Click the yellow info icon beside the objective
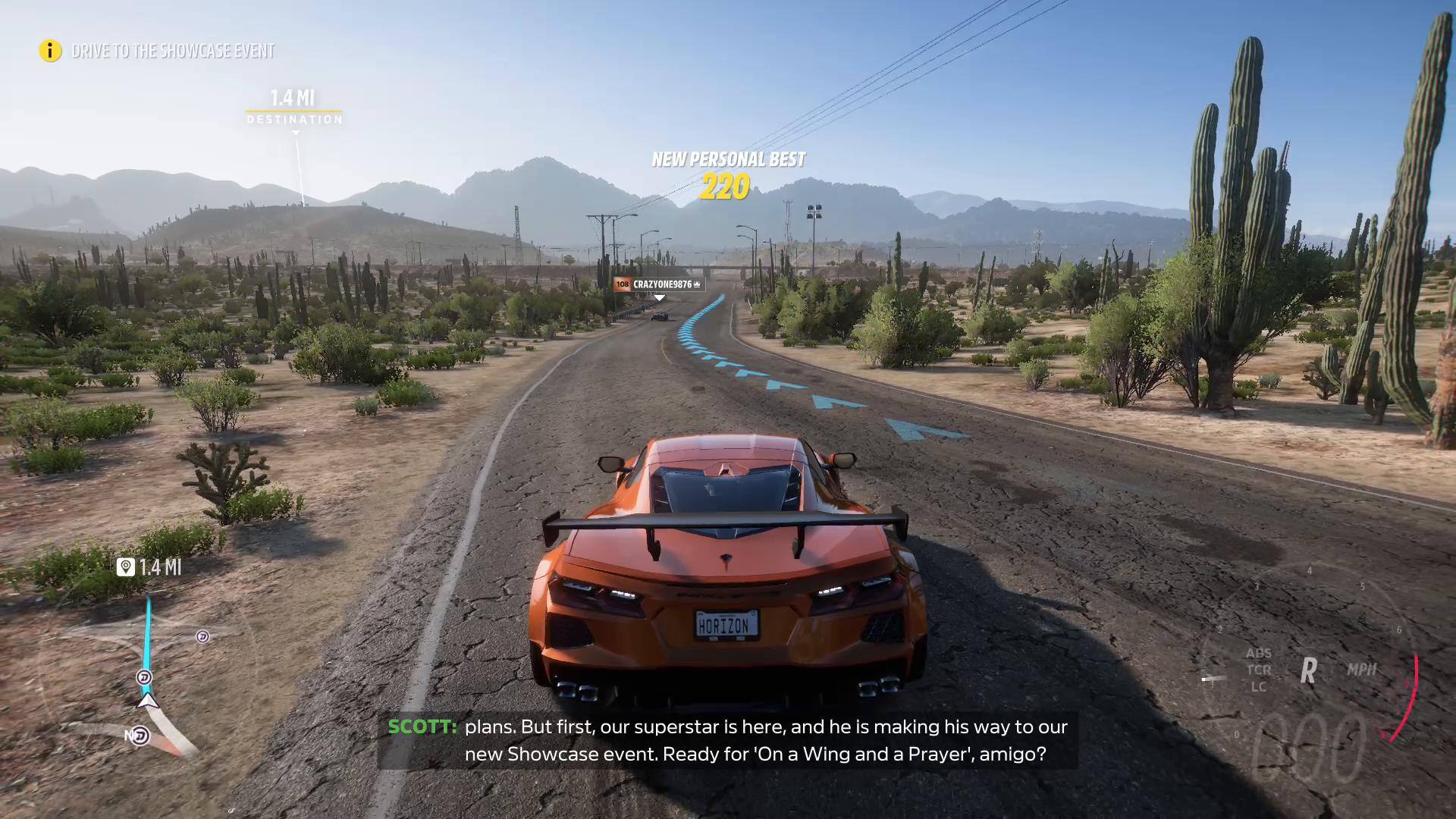This screenshot has height=819, width=1456. (50, 51)
